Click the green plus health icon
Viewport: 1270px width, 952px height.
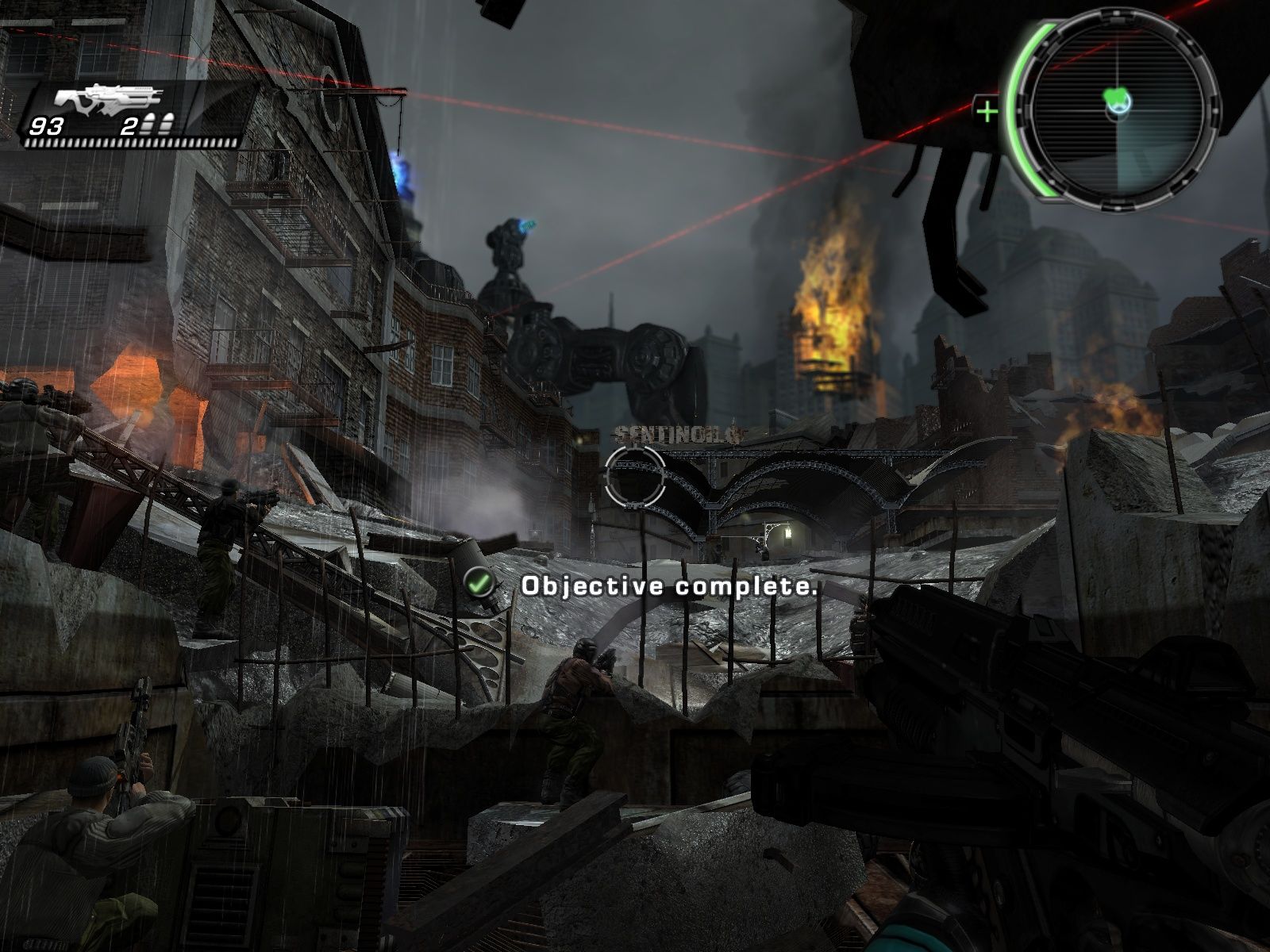[987, 111]
